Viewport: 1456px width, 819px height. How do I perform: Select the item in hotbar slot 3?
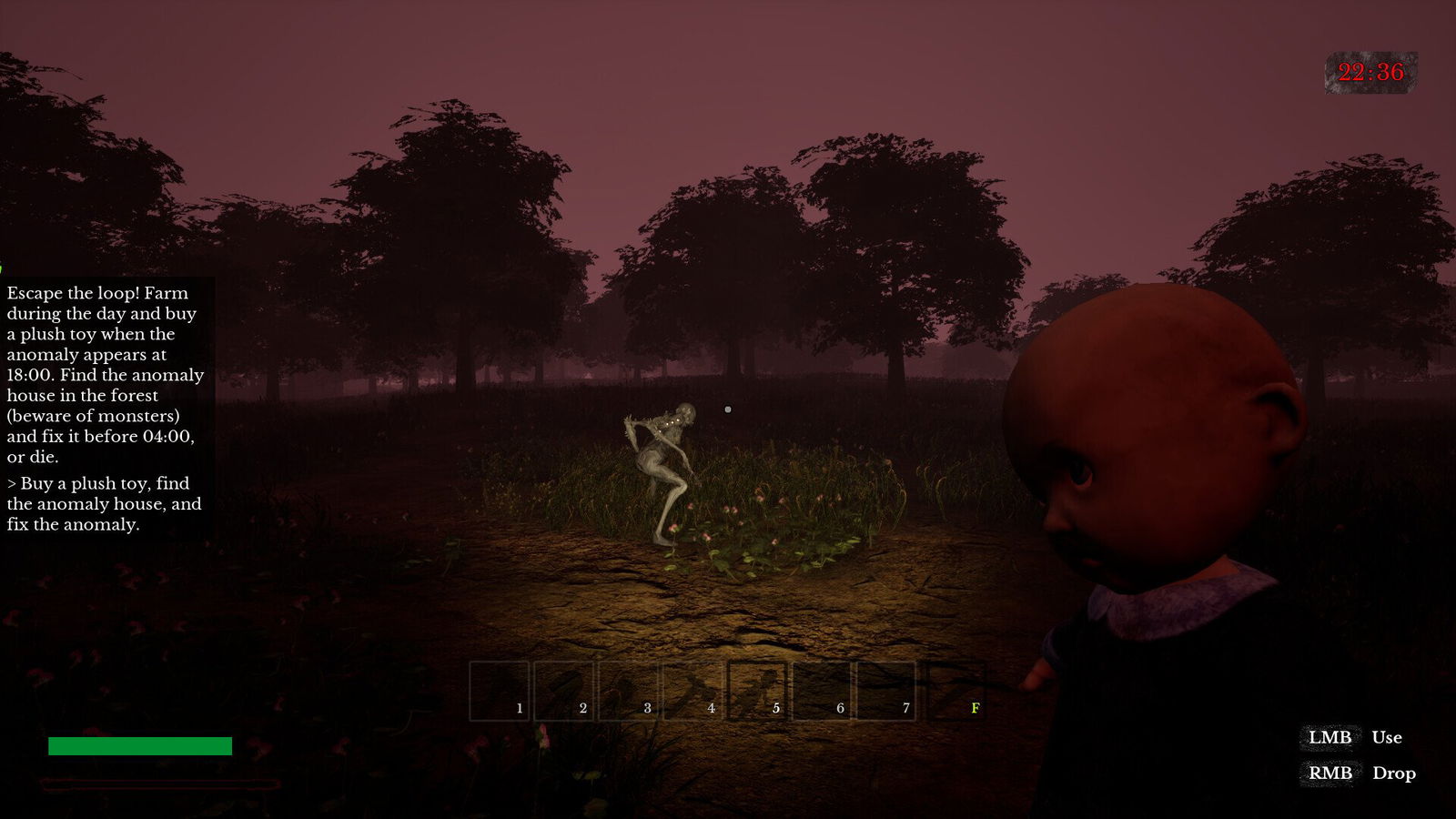tap(628, 692)
